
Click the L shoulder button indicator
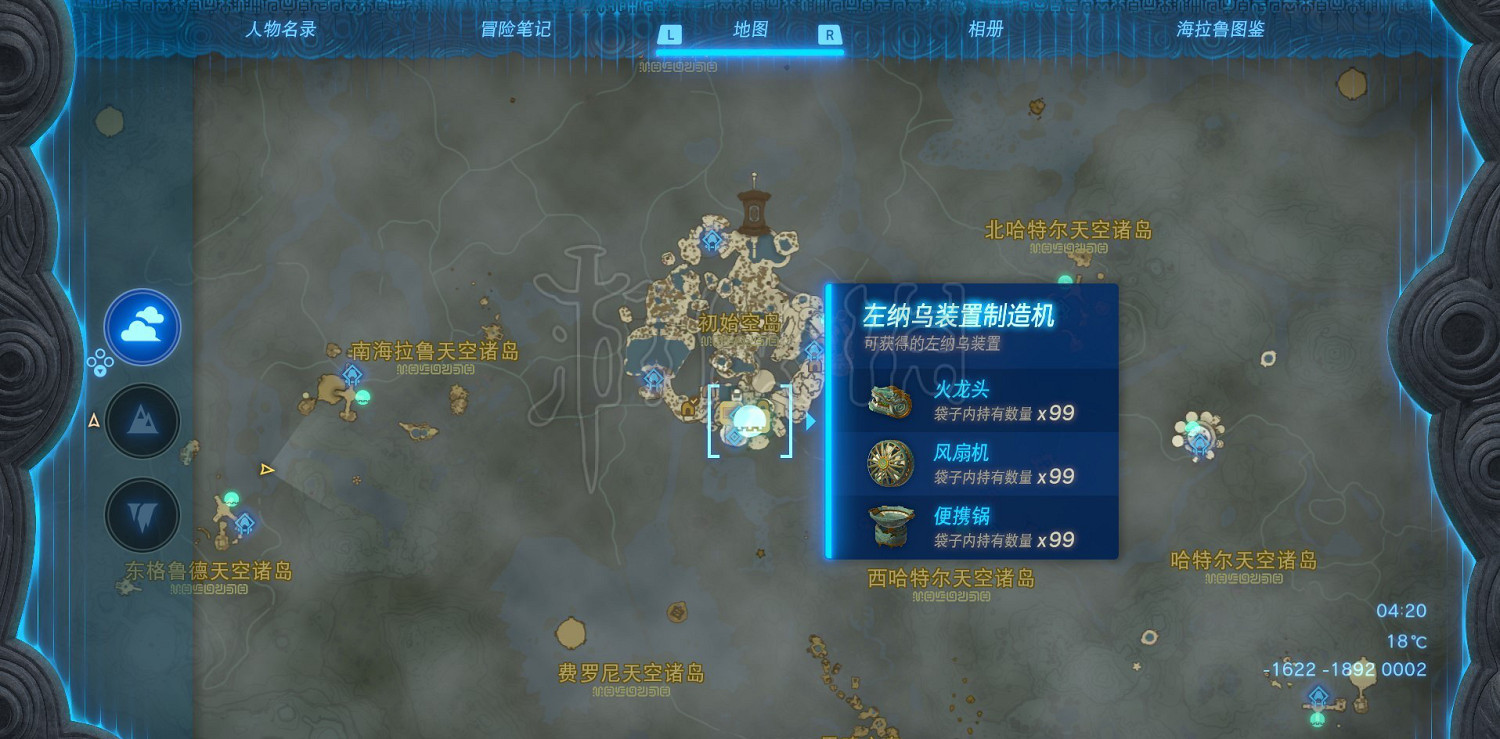pos(668,33)
